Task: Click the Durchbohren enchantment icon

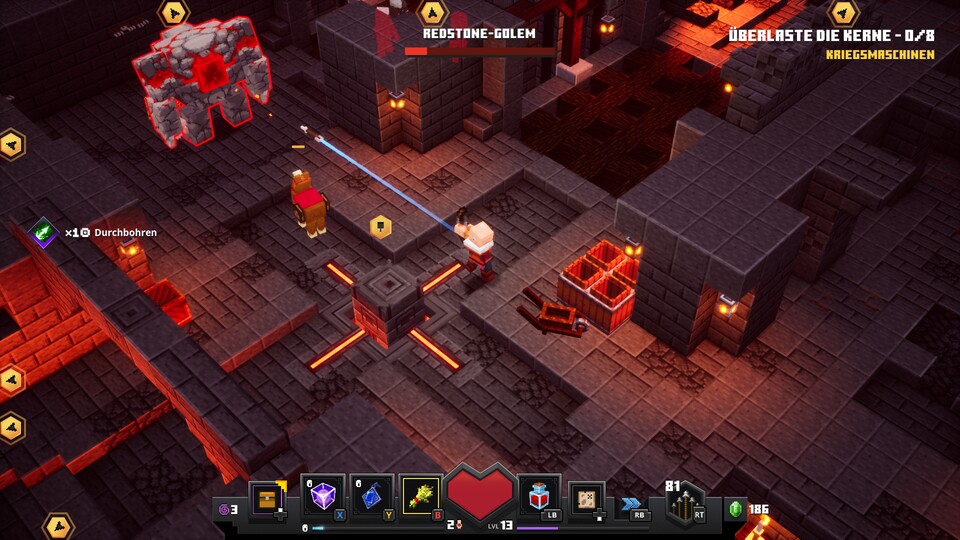Action: click(44, 232)
